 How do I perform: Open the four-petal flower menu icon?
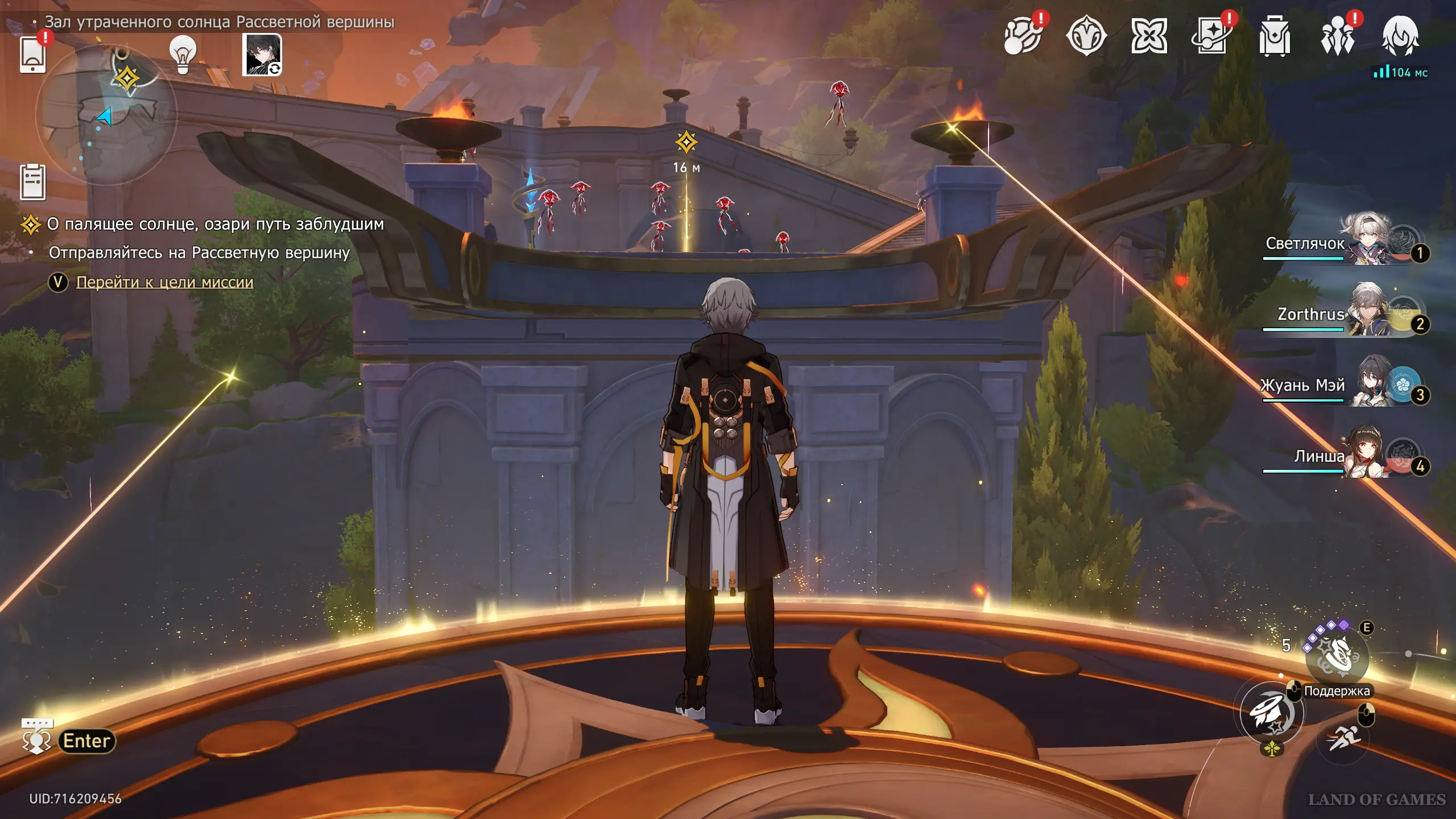click(1148, 36)
